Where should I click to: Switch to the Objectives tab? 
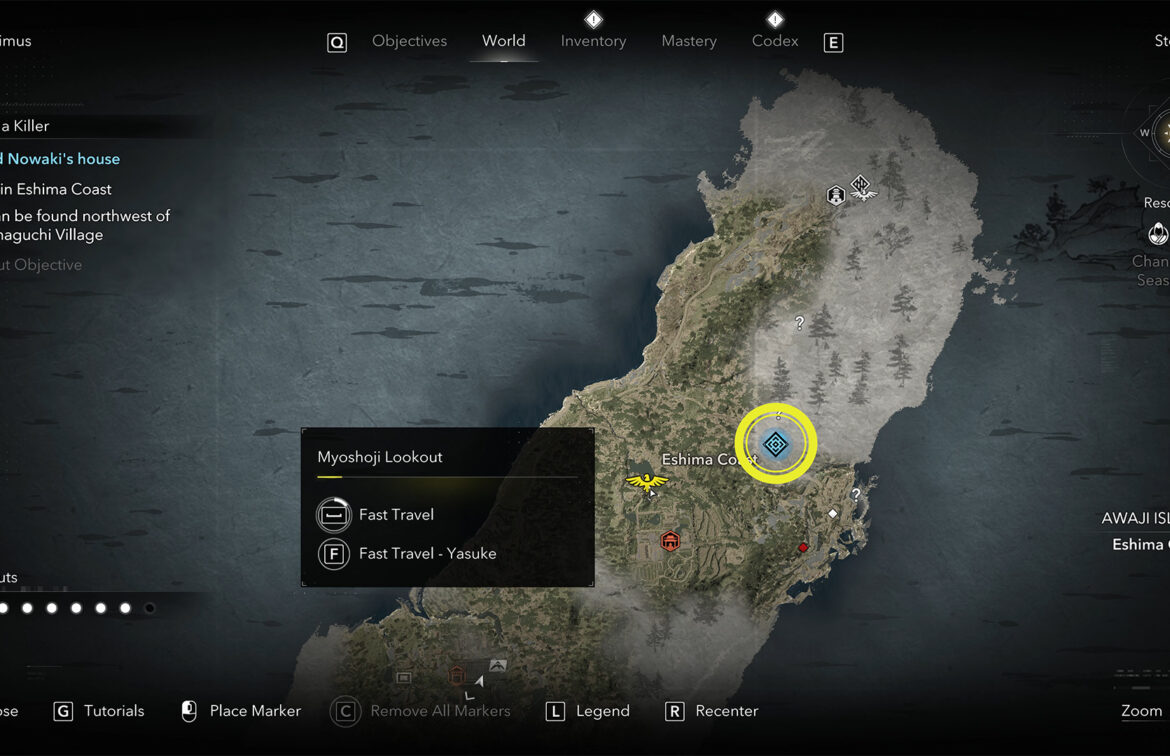click(409, 41)
